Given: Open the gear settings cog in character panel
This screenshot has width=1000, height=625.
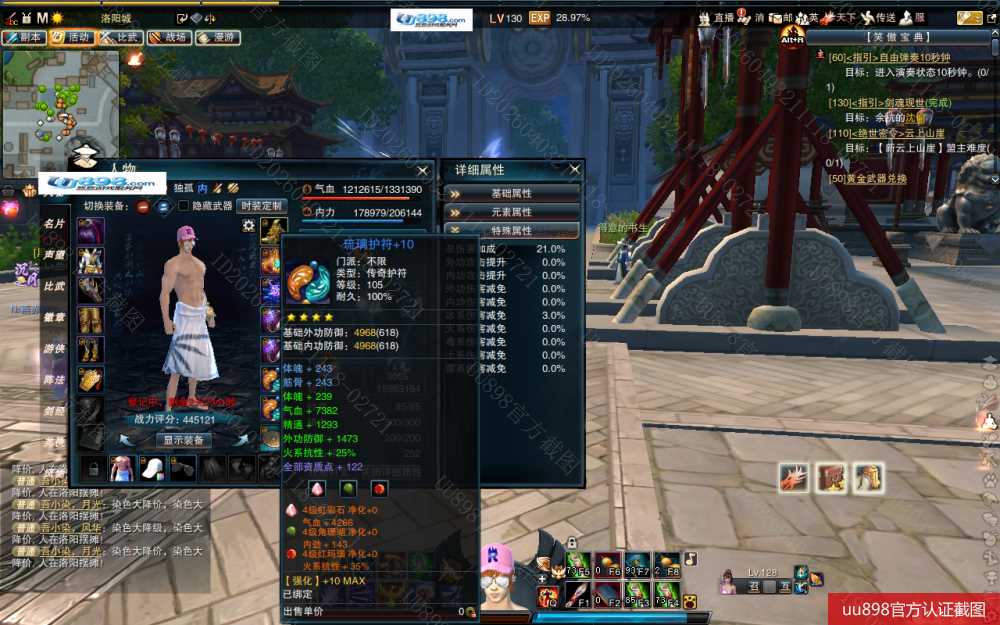Looking at the screenshot, I should (x=248, y=226).
